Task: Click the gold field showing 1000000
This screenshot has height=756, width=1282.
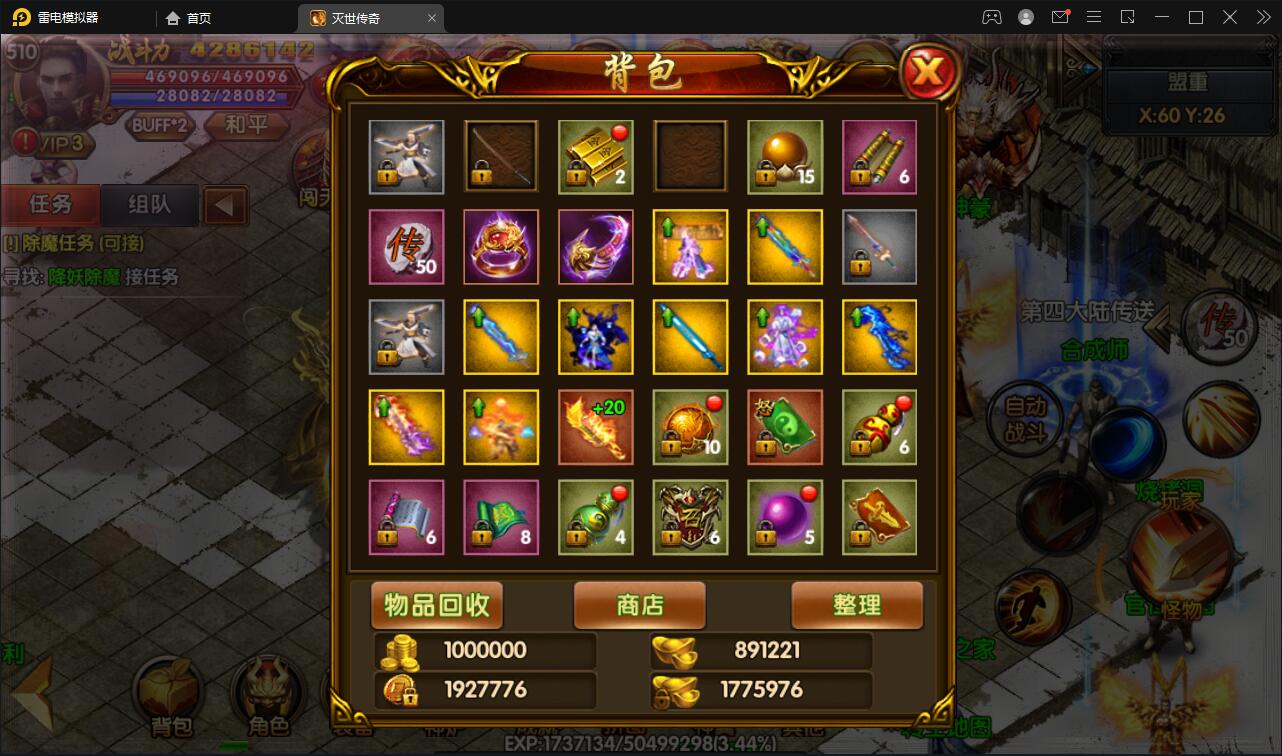Action: point(484,650)
